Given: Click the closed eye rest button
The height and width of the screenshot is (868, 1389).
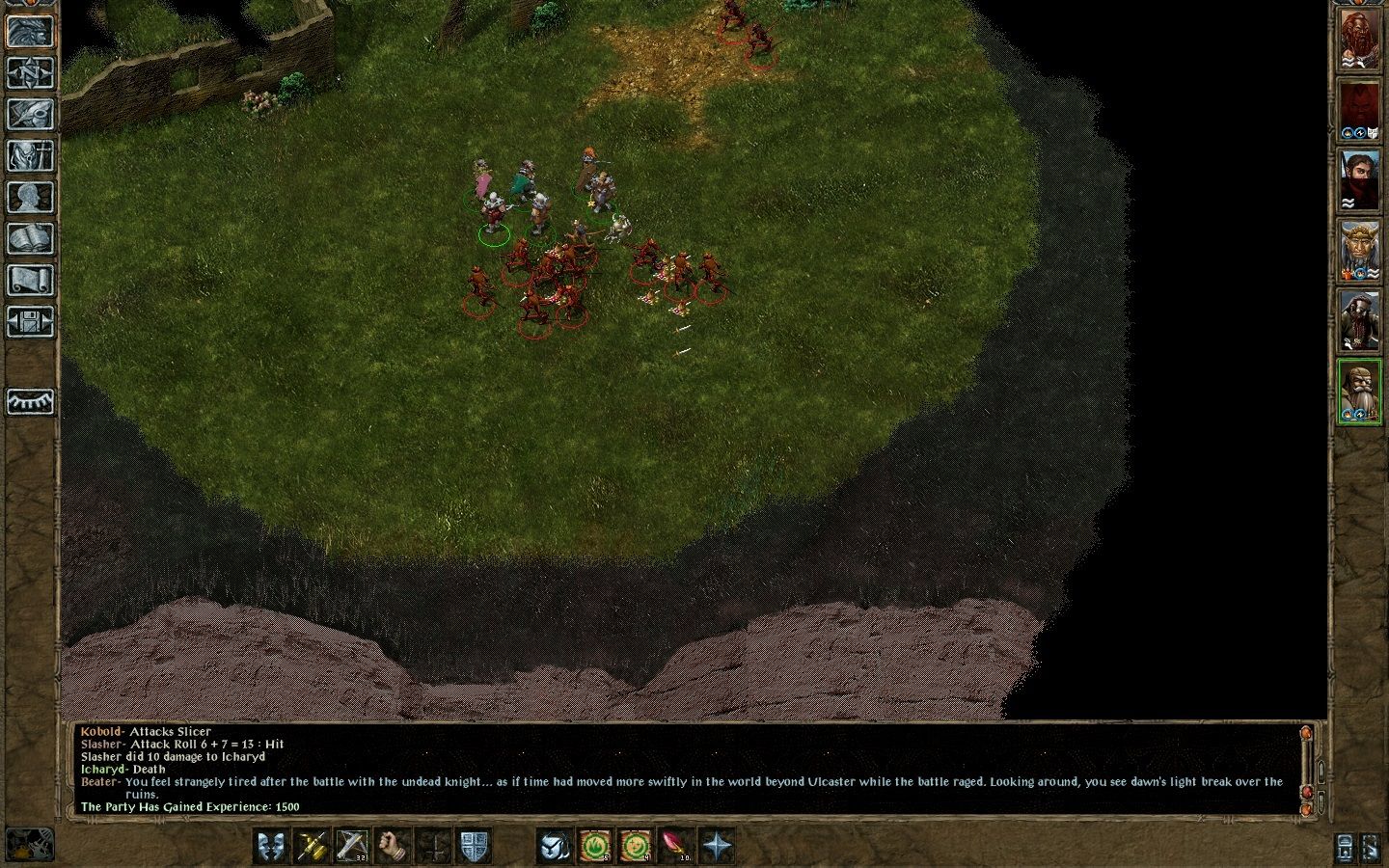Looking at the screenshot, I should click(30, 401).
